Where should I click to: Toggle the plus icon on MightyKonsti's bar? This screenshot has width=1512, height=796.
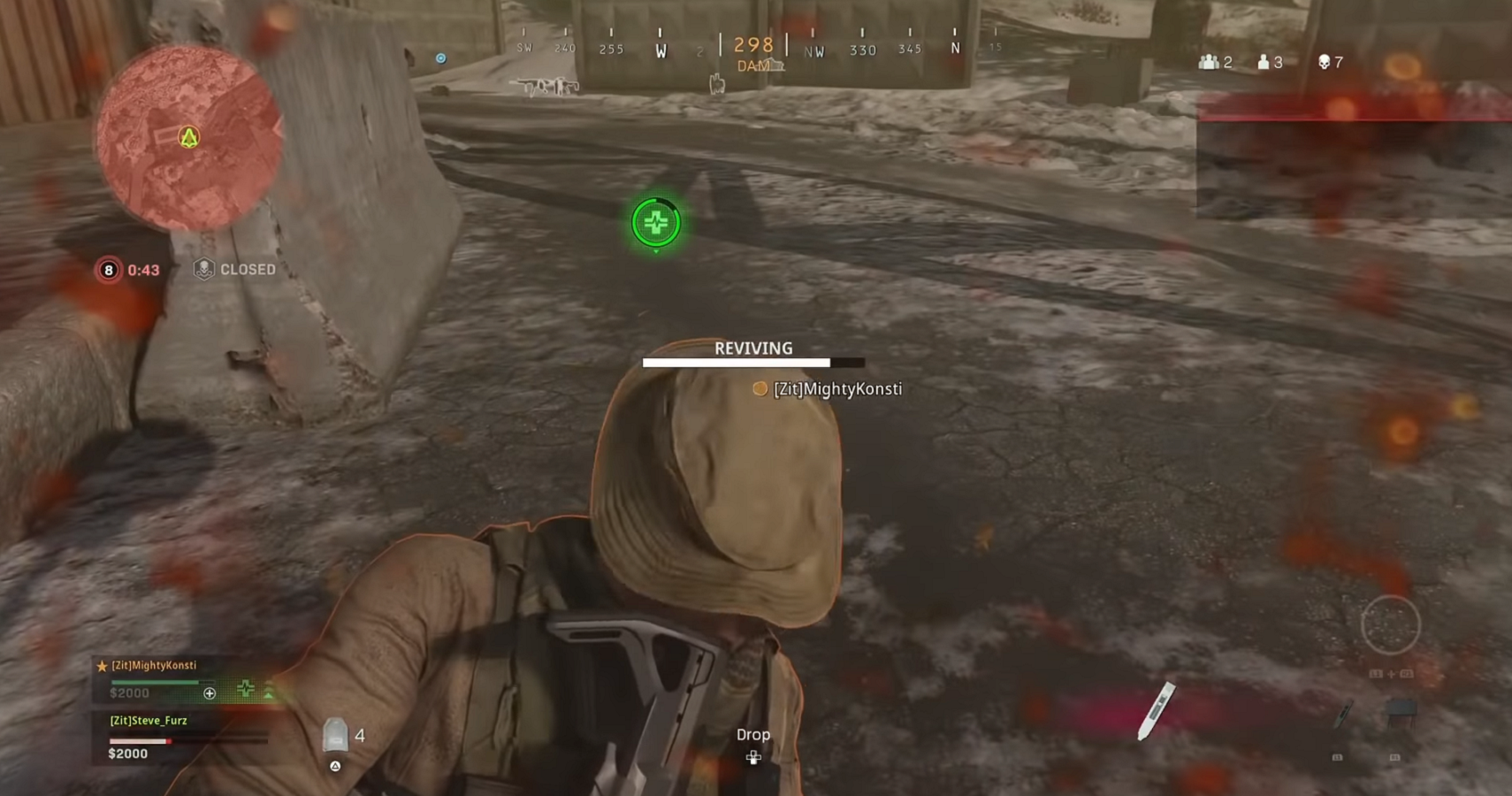coord(210,693)
